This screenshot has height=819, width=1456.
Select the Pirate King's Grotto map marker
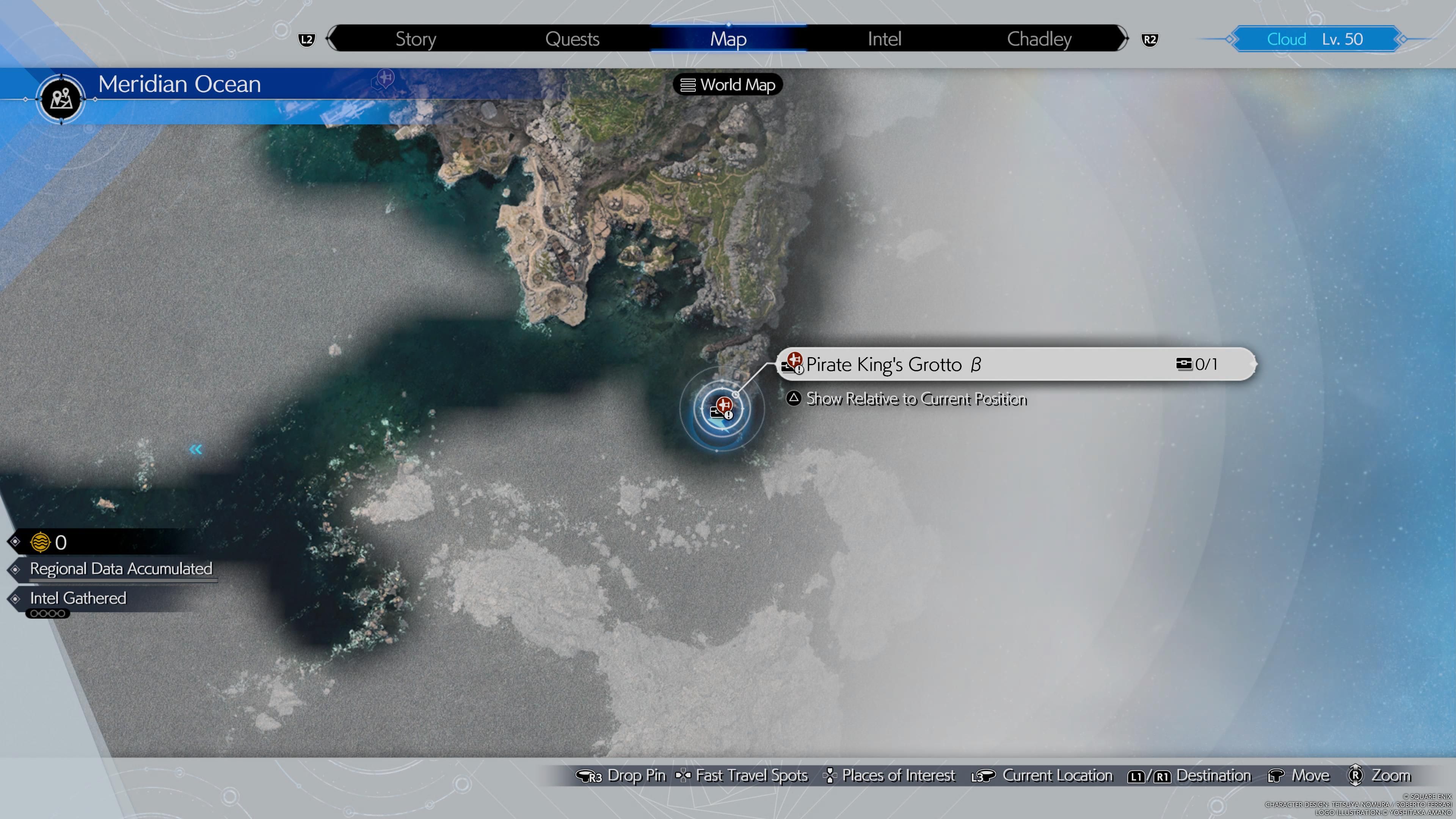pos(722,409)
